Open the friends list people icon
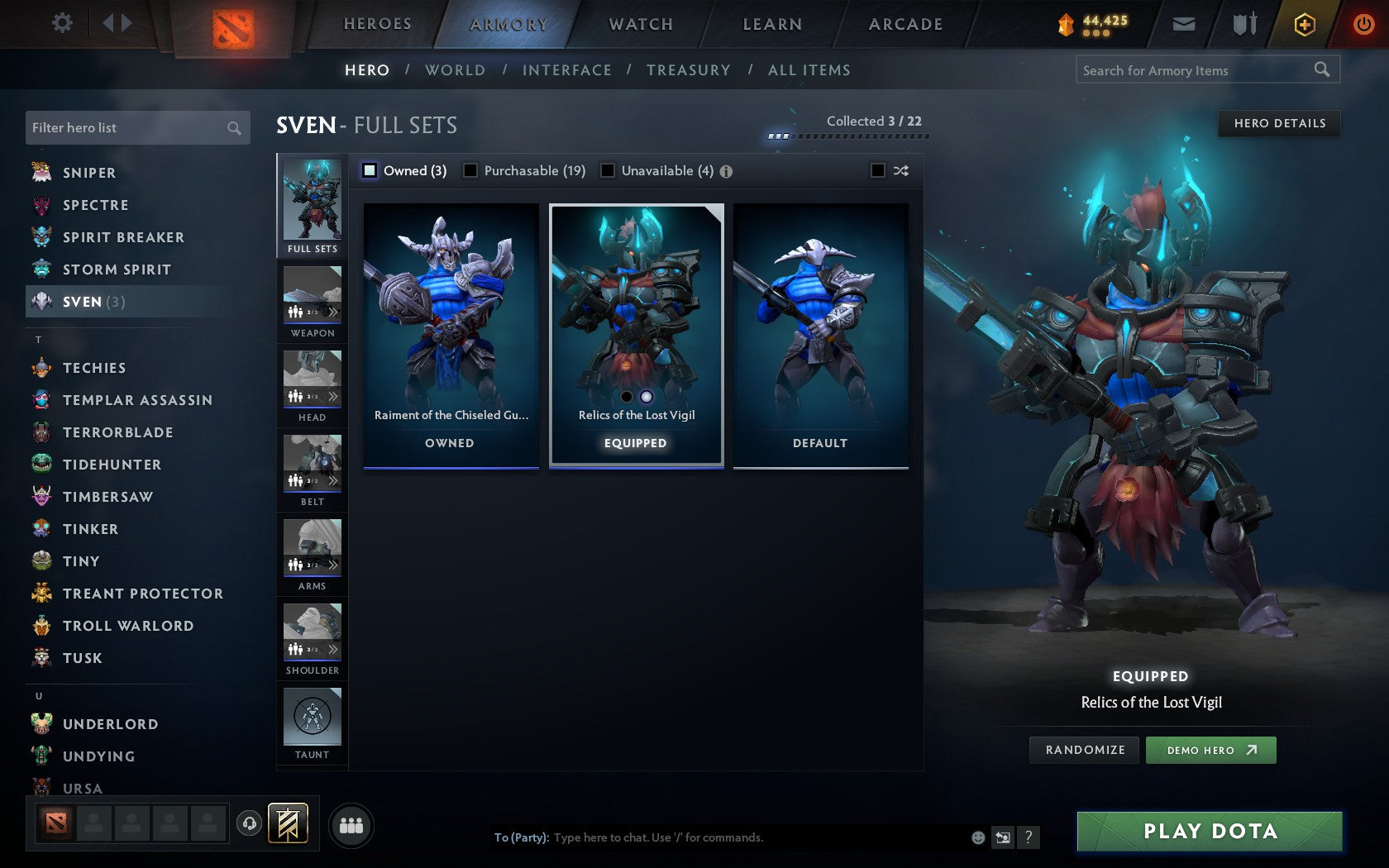 pyautogui.click(x=353, y=823)
